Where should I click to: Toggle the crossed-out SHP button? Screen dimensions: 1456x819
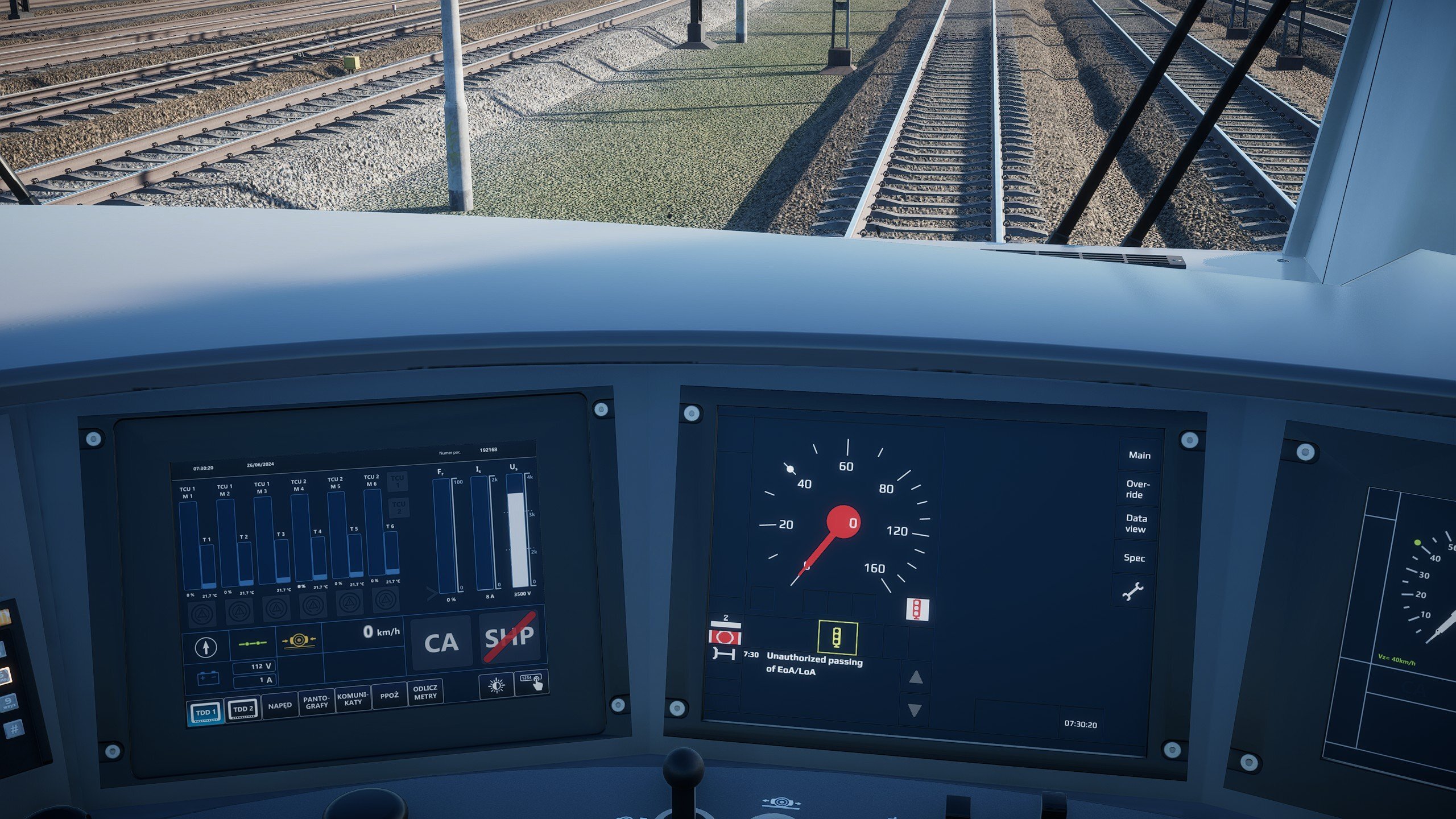click(510, 637)
